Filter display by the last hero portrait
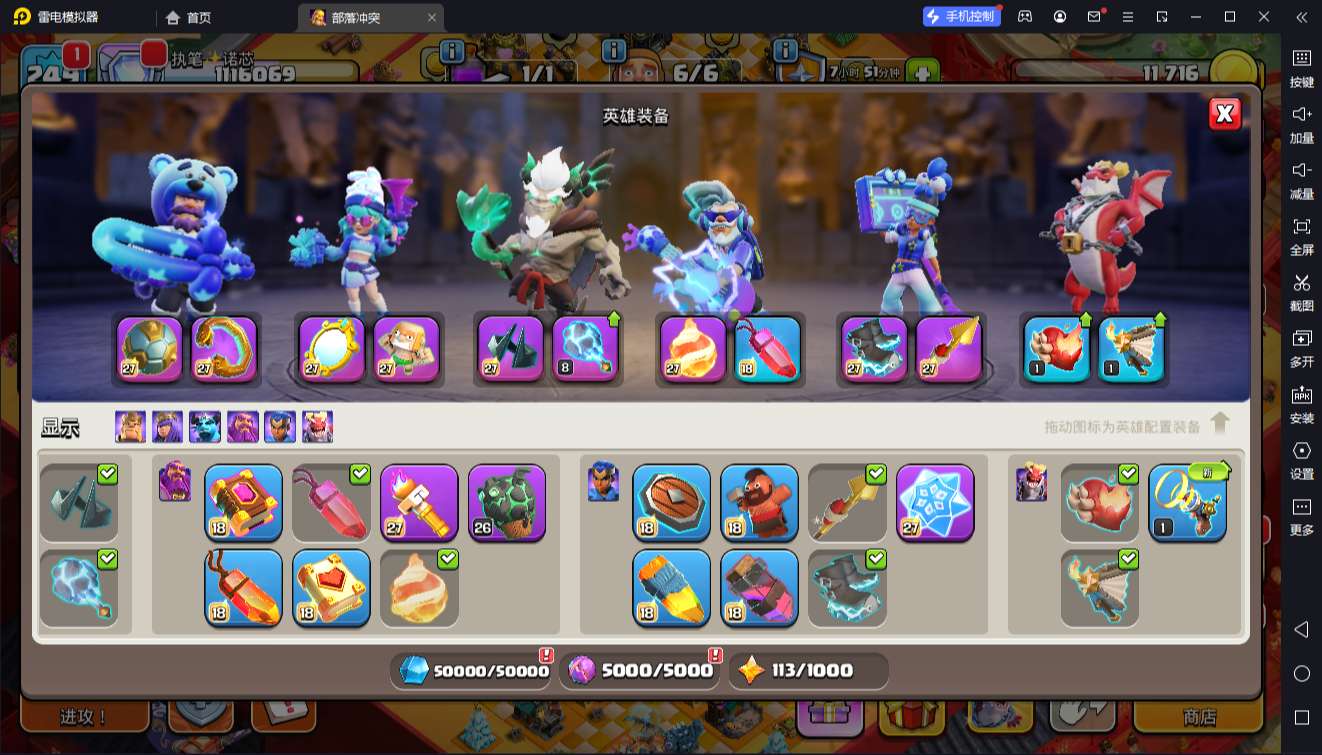This screenshot has height=755, width=1322. 318,427
